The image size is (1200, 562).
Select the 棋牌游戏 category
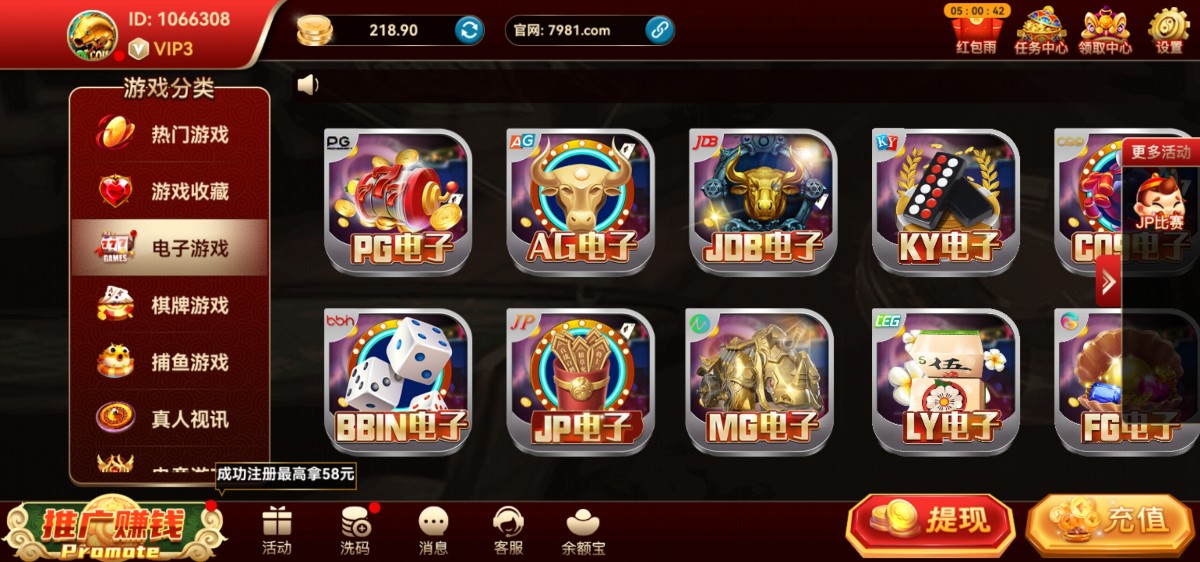(168, 305)
